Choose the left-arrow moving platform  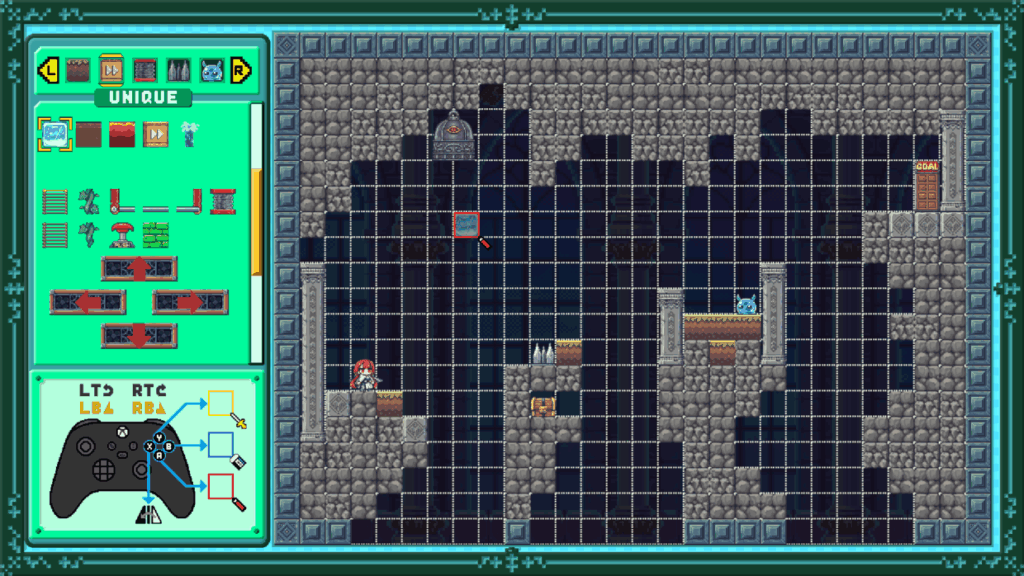click(x=88, y=302)
